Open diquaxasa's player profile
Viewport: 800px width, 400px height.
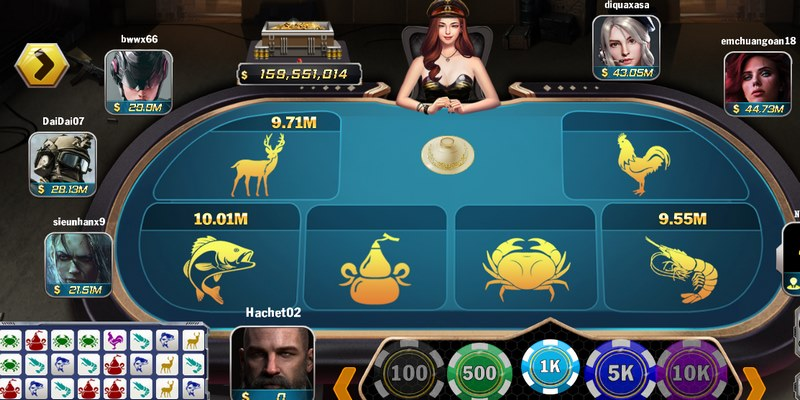tap(626, 41)
